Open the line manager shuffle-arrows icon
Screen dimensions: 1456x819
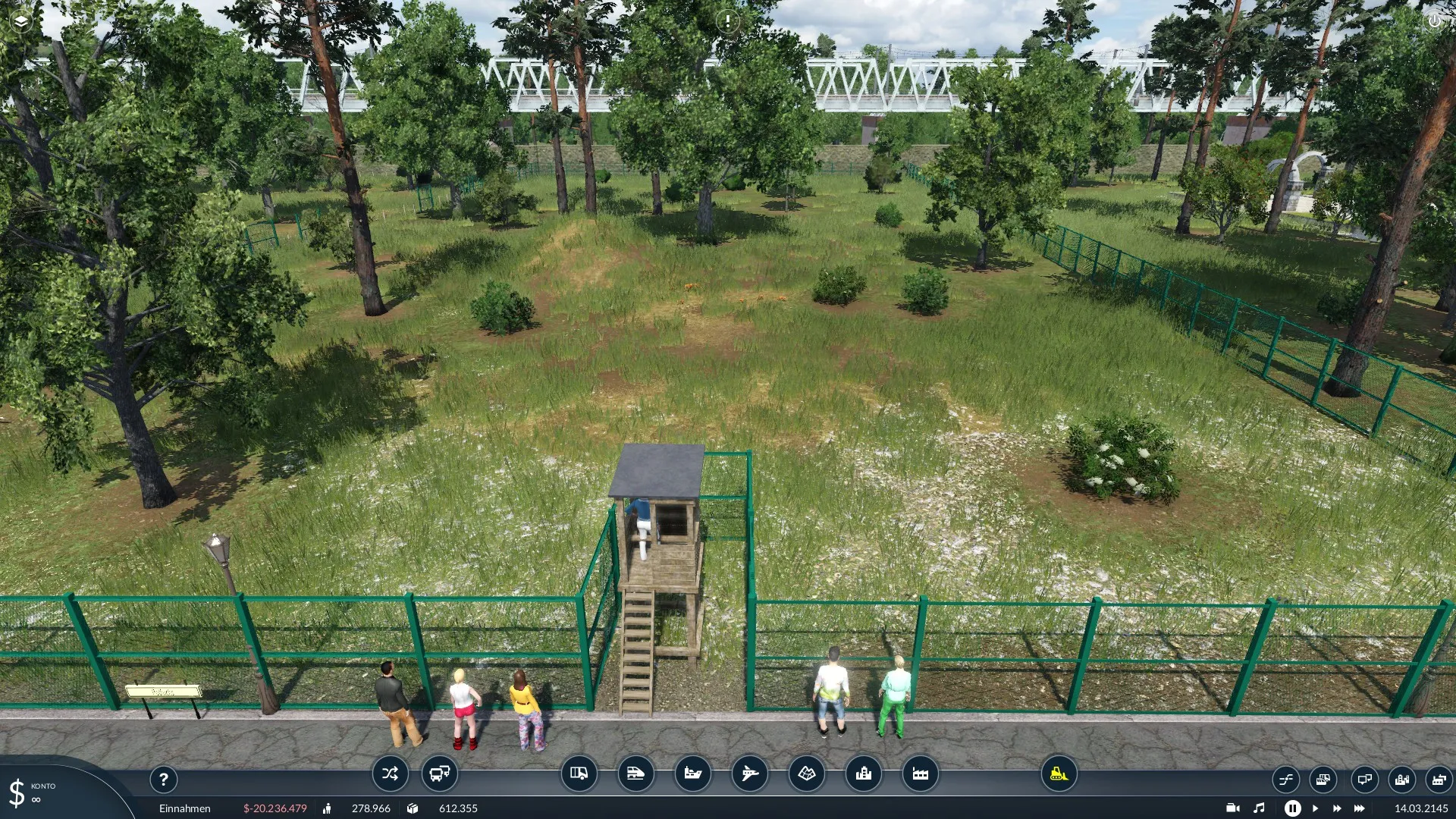pyautogui.click(x=390, y=773)
